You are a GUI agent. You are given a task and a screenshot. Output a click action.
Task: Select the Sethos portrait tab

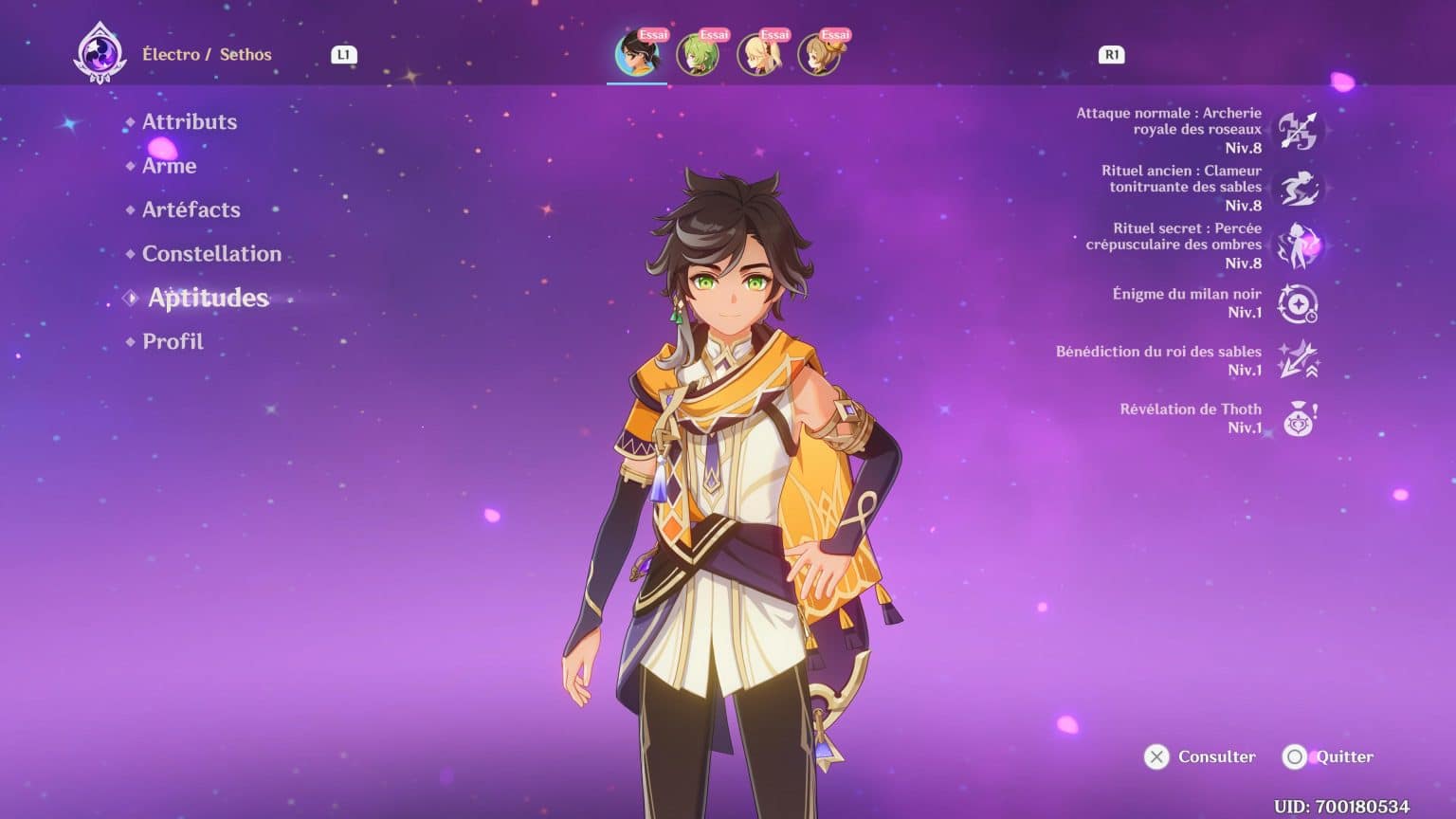pos(636,54)
